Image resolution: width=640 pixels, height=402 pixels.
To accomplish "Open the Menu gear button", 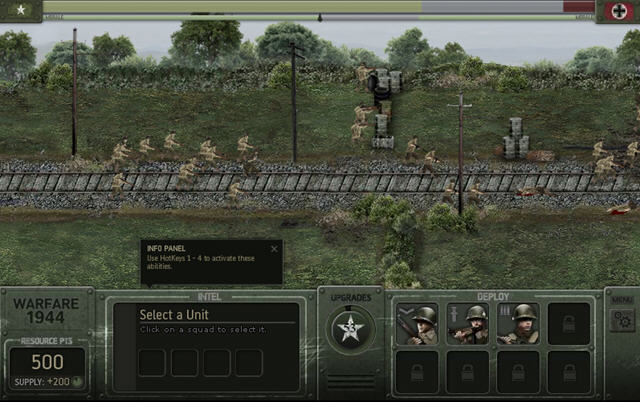I will point(622,320).
